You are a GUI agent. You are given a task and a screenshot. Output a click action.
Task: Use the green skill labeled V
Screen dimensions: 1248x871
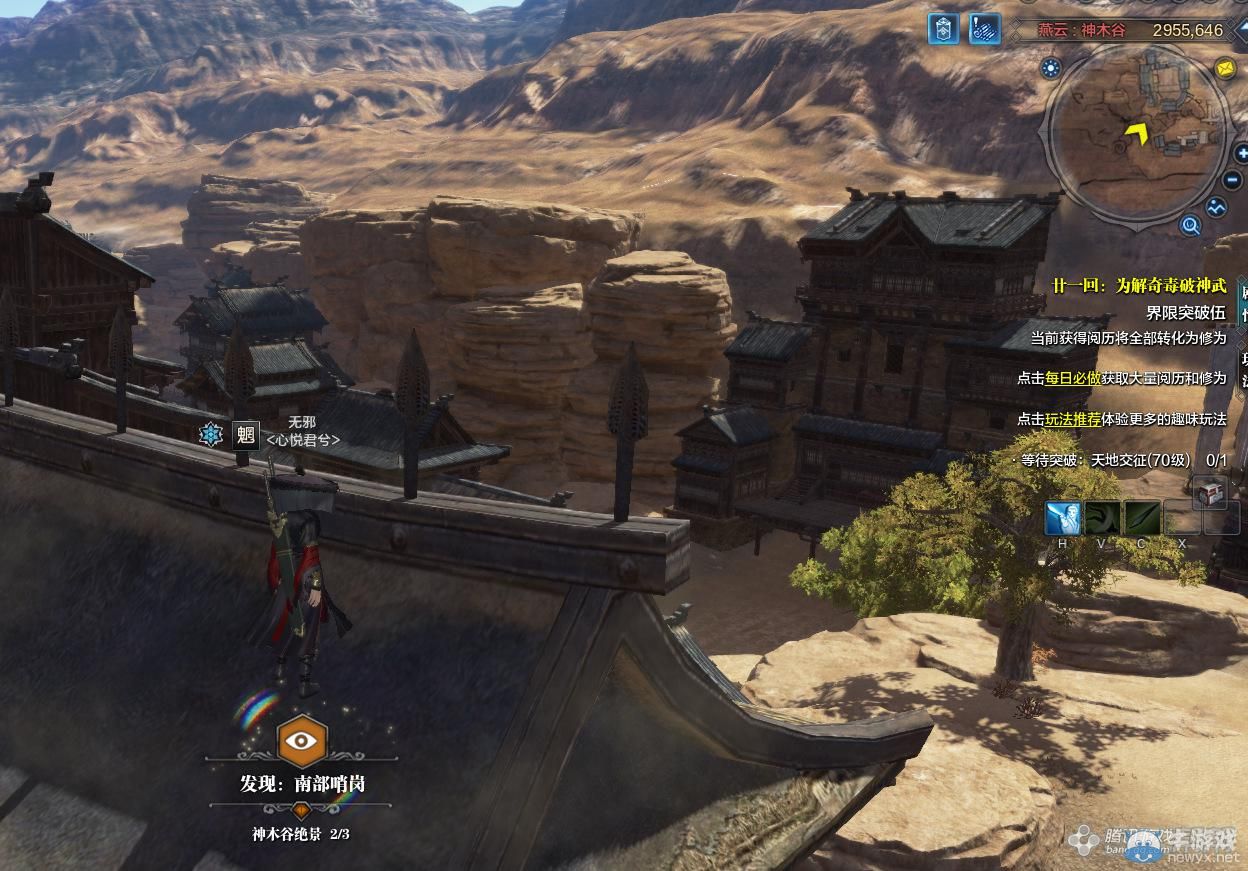(1102, 519)
